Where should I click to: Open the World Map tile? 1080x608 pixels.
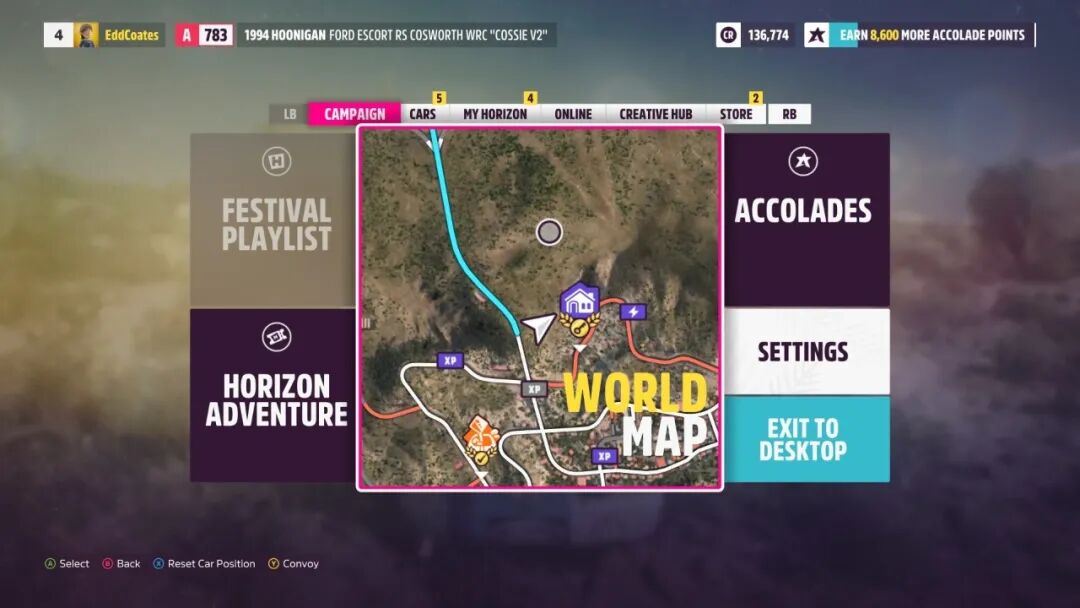pyautogui.click(x=540, y=308)
